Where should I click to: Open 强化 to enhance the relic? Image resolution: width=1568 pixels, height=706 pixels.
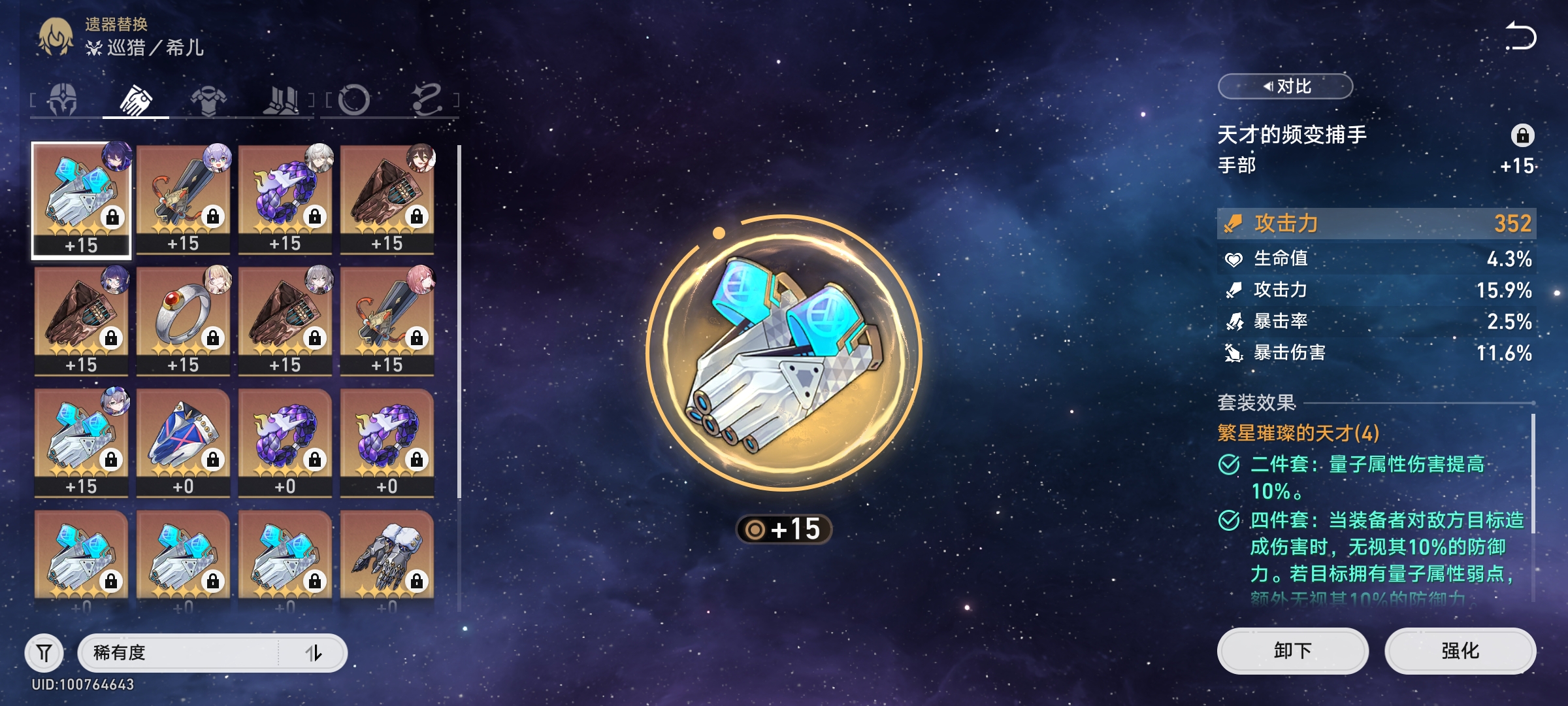tap(1460, 651)
